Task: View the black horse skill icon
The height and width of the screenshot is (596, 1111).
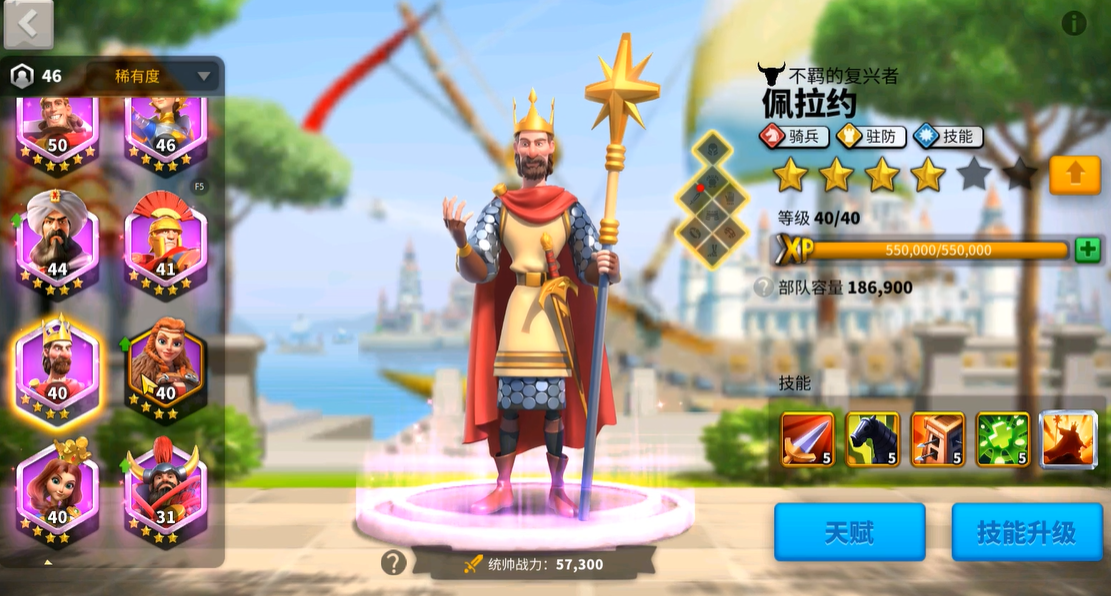Action: tap(872, 439)
